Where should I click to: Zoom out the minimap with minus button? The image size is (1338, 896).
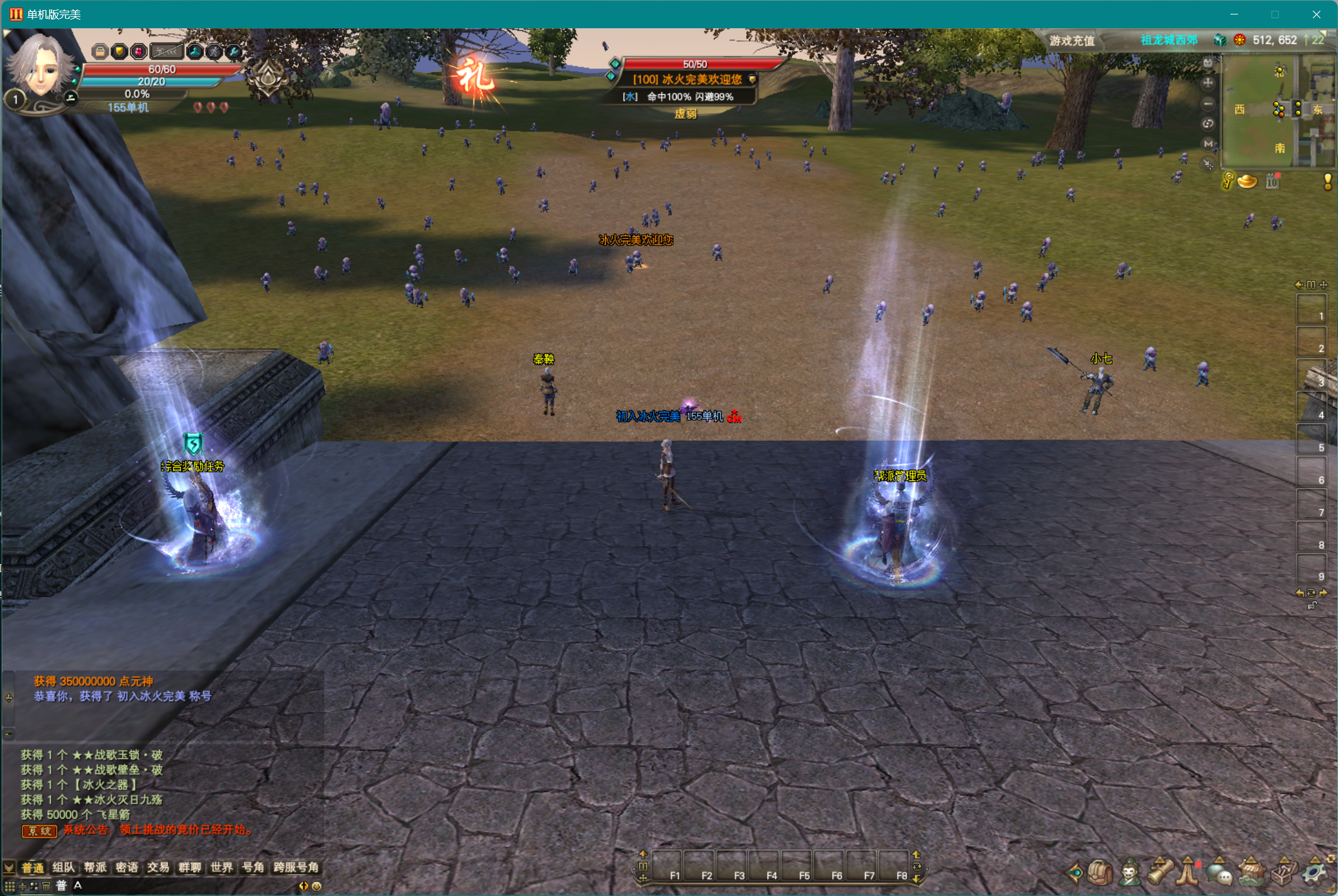(x=1208, y=104)
